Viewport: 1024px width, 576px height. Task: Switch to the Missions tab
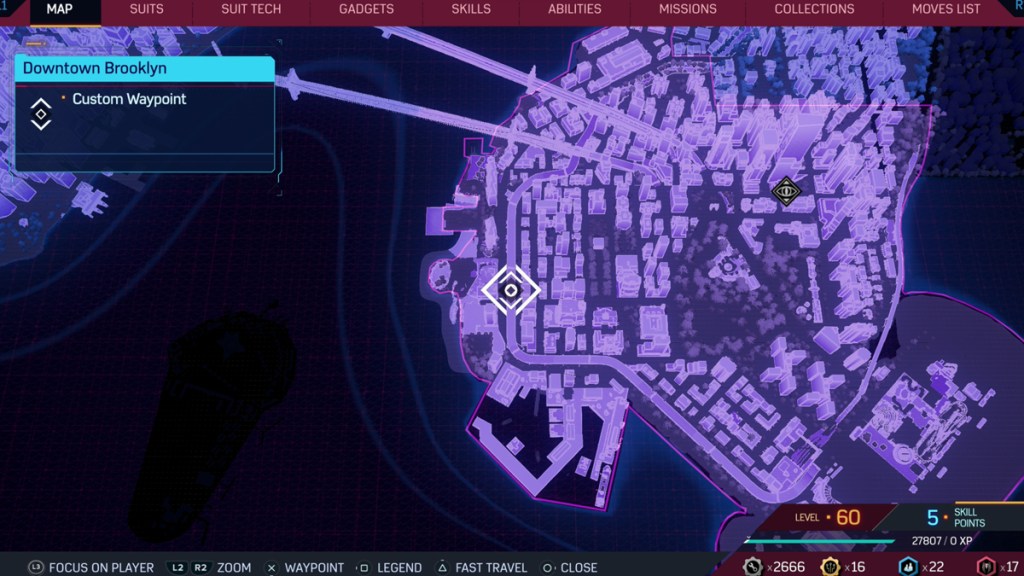click(x=687, y=9)
